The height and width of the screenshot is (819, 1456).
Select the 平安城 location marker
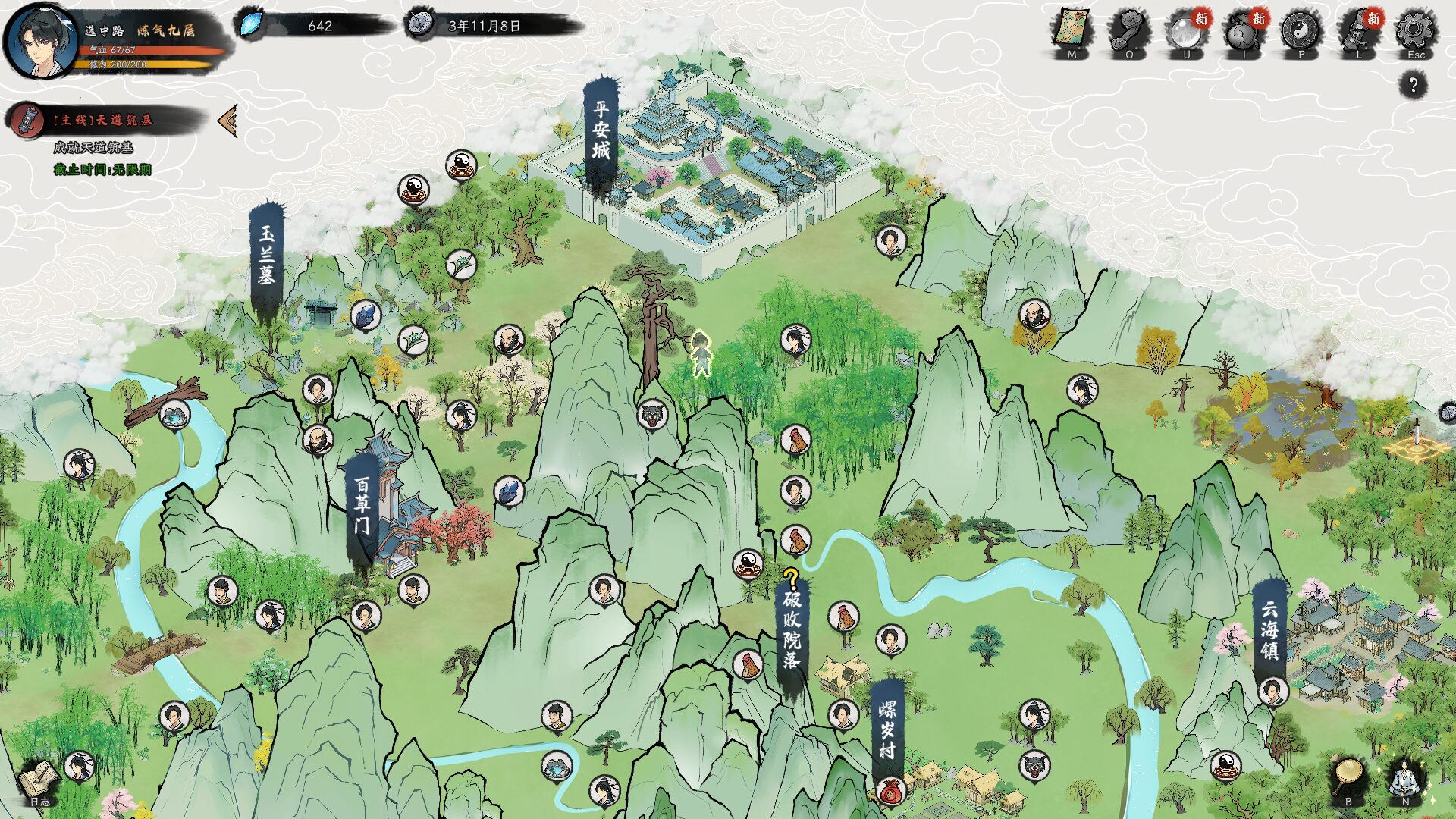tap(601, 133)
